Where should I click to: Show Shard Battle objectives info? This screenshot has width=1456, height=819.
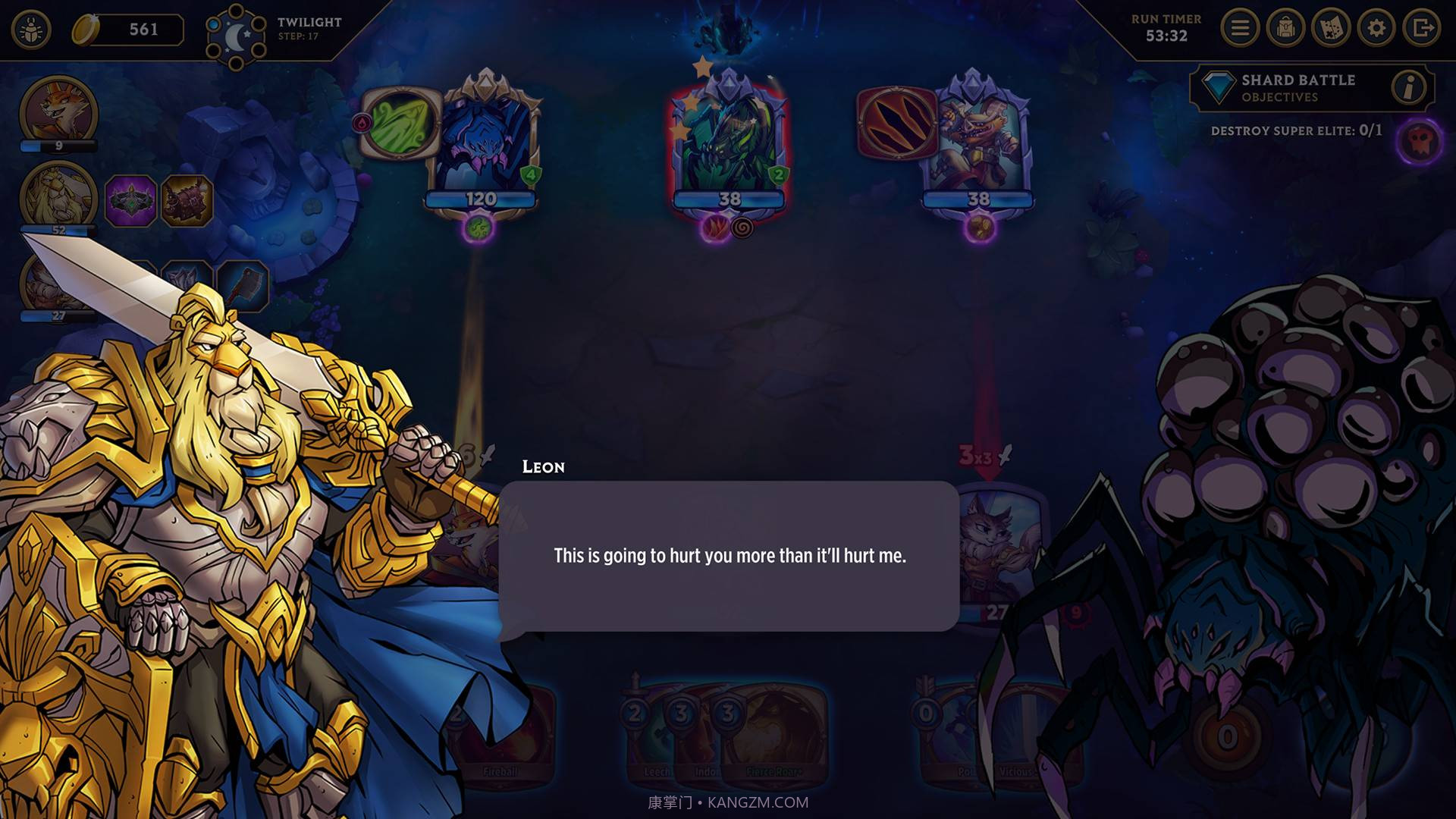pyautogui.click(x=1409, y=88)
